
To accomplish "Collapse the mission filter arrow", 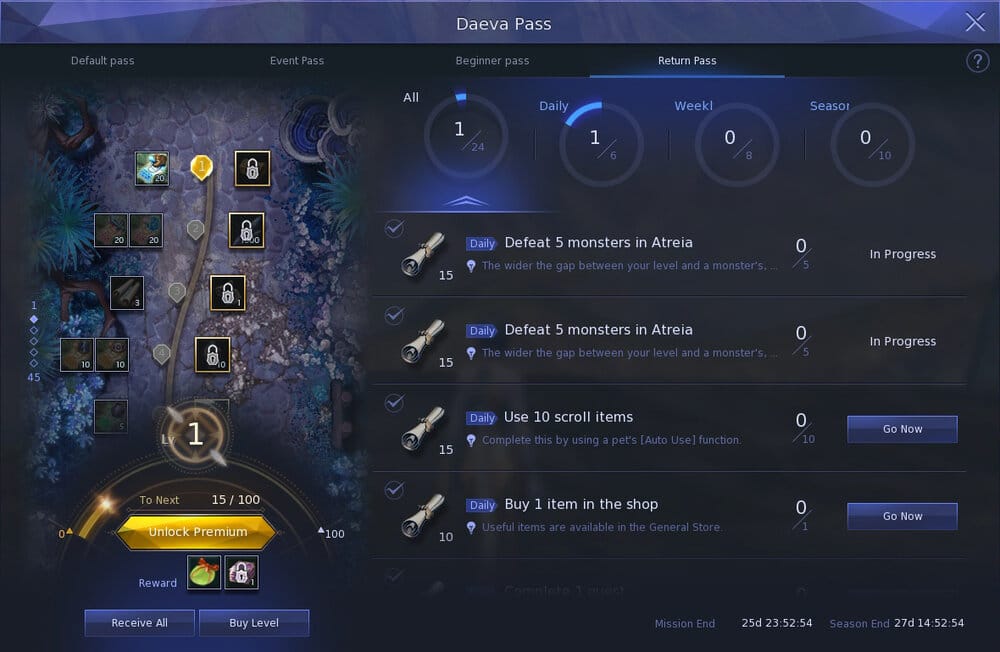I will click(x=465, y=201).
